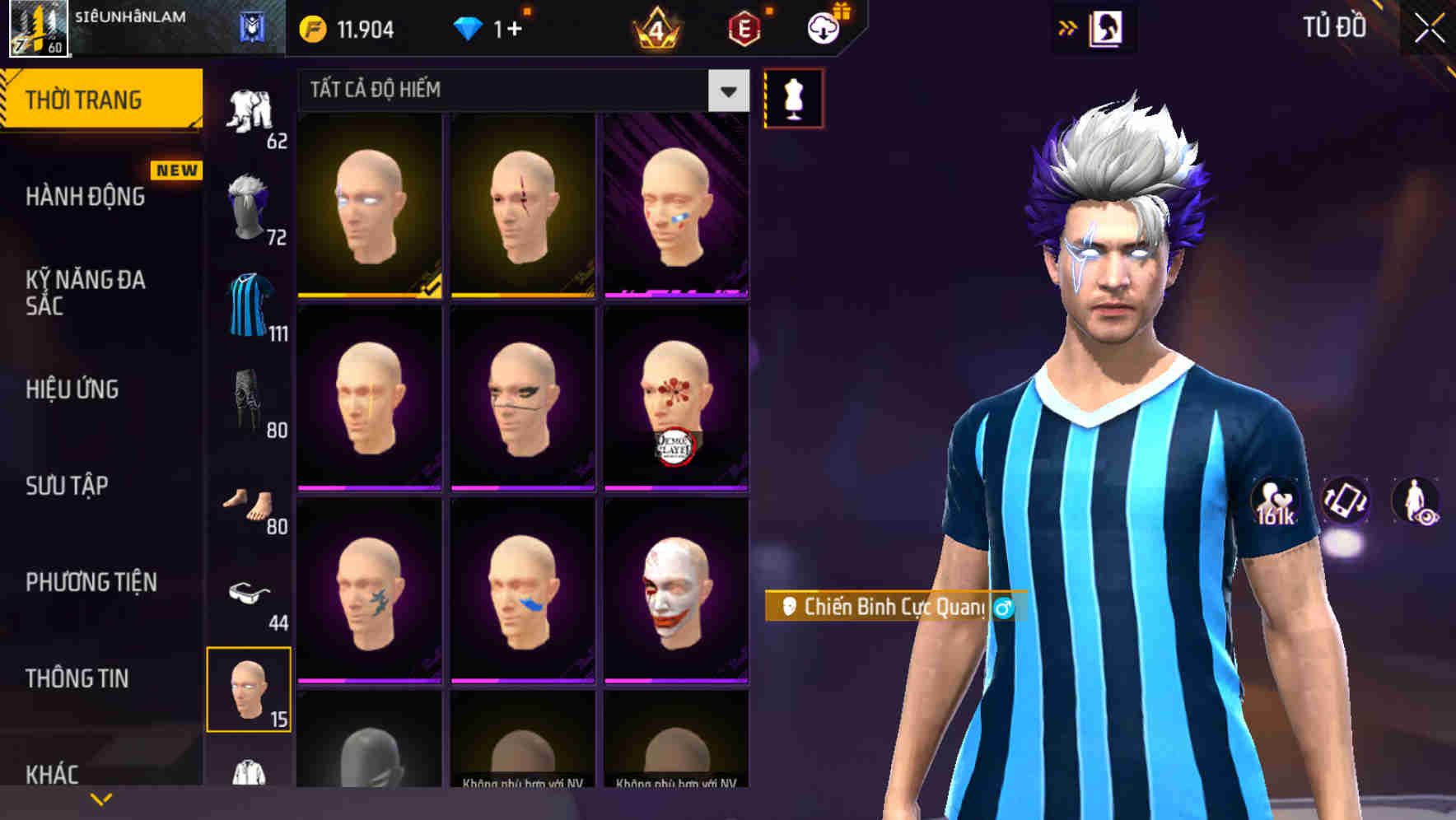Open the shoes category with 80 items
This screenshot has width=1456, height=820.
pos(251,502)
